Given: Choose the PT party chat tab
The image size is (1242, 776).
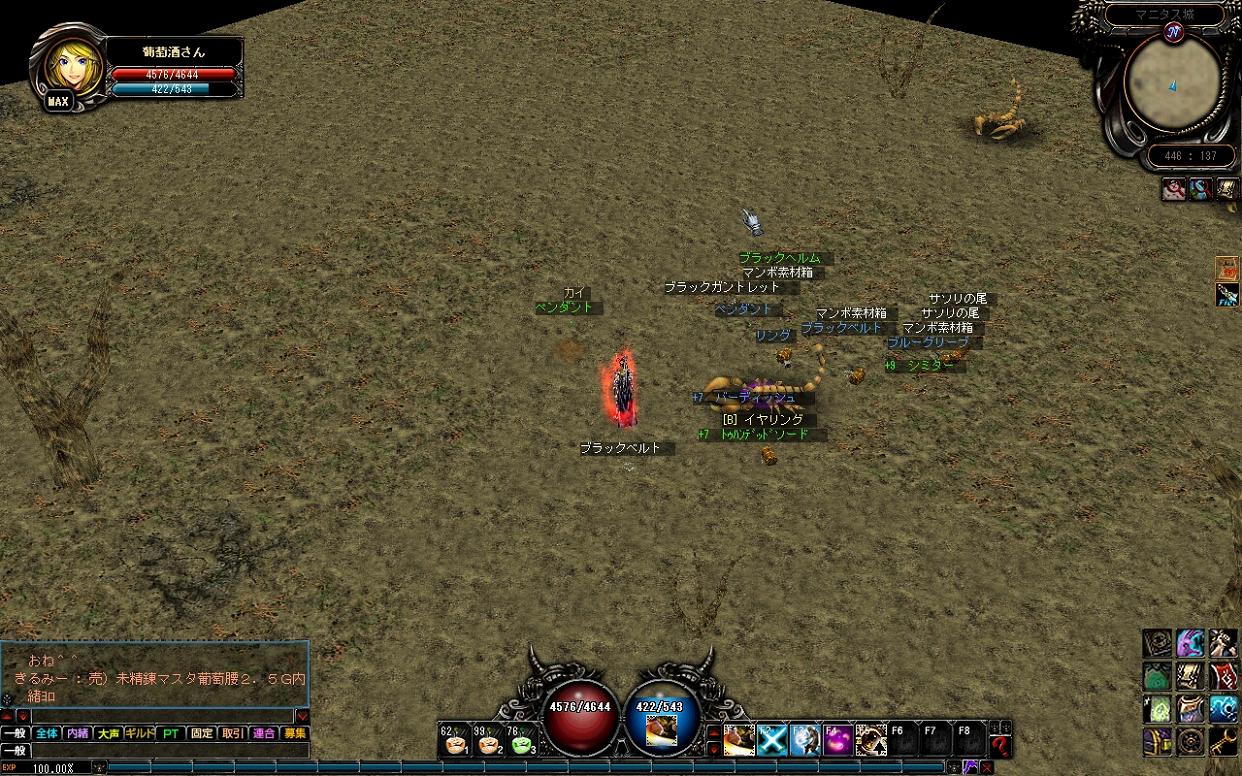Looking at the screenshot, I should (x=171, y=733).
